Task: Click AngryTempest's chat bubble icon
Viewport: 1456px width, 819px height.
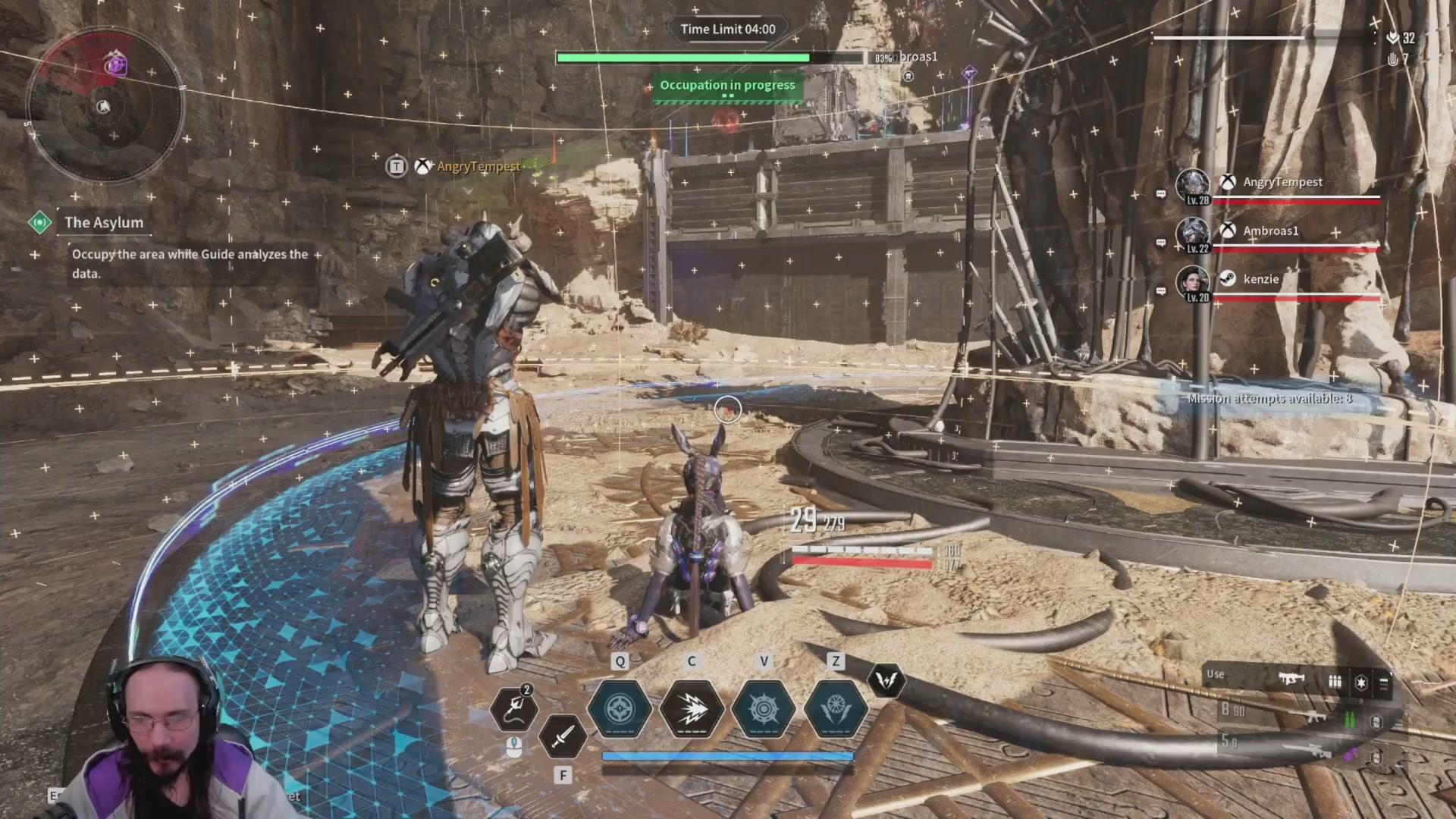Action: (x=1160, y=193)
